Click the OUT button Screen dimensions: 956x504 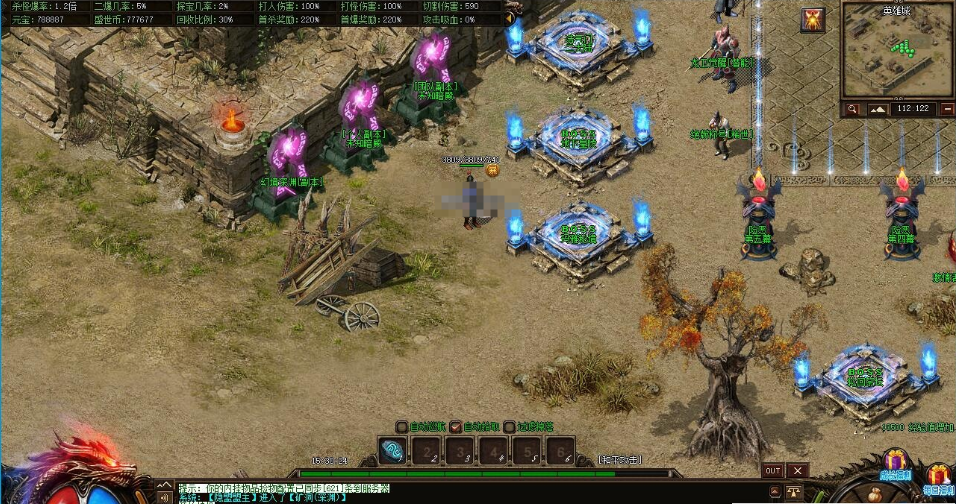click(x=772, y=470)
